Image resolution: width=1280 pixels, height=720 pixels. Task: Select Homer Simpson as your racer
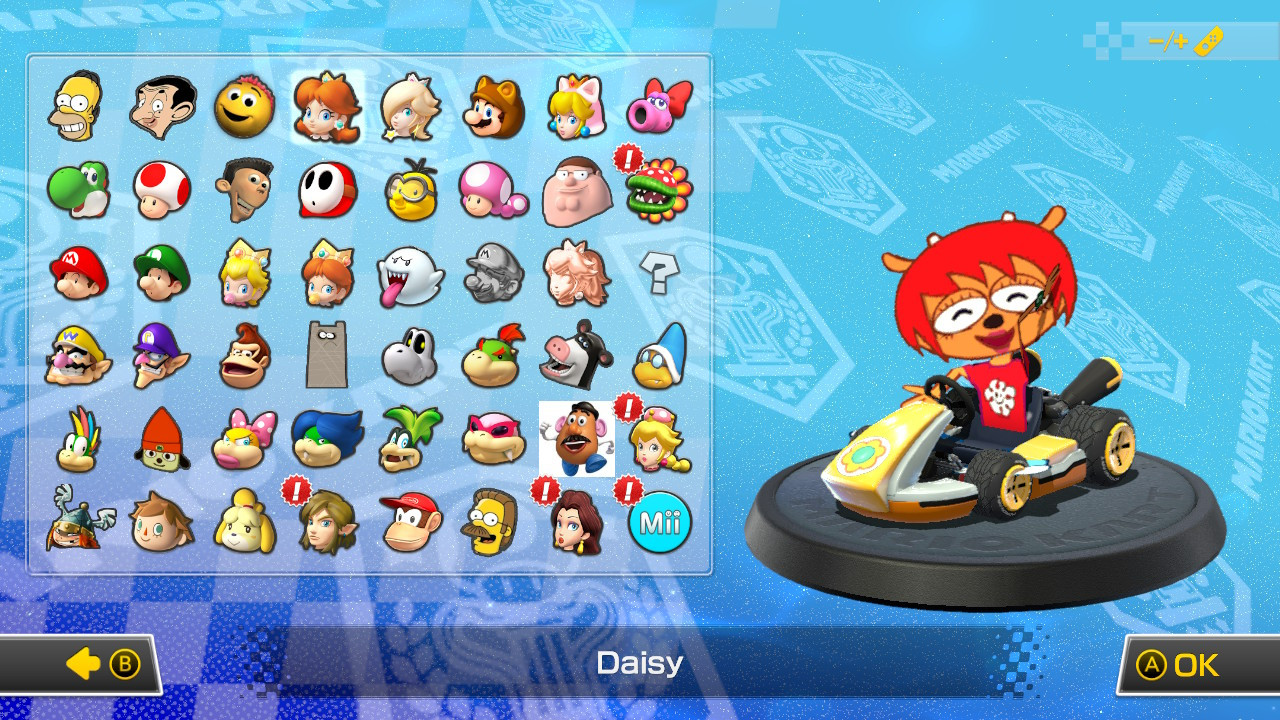pos(78,107)
